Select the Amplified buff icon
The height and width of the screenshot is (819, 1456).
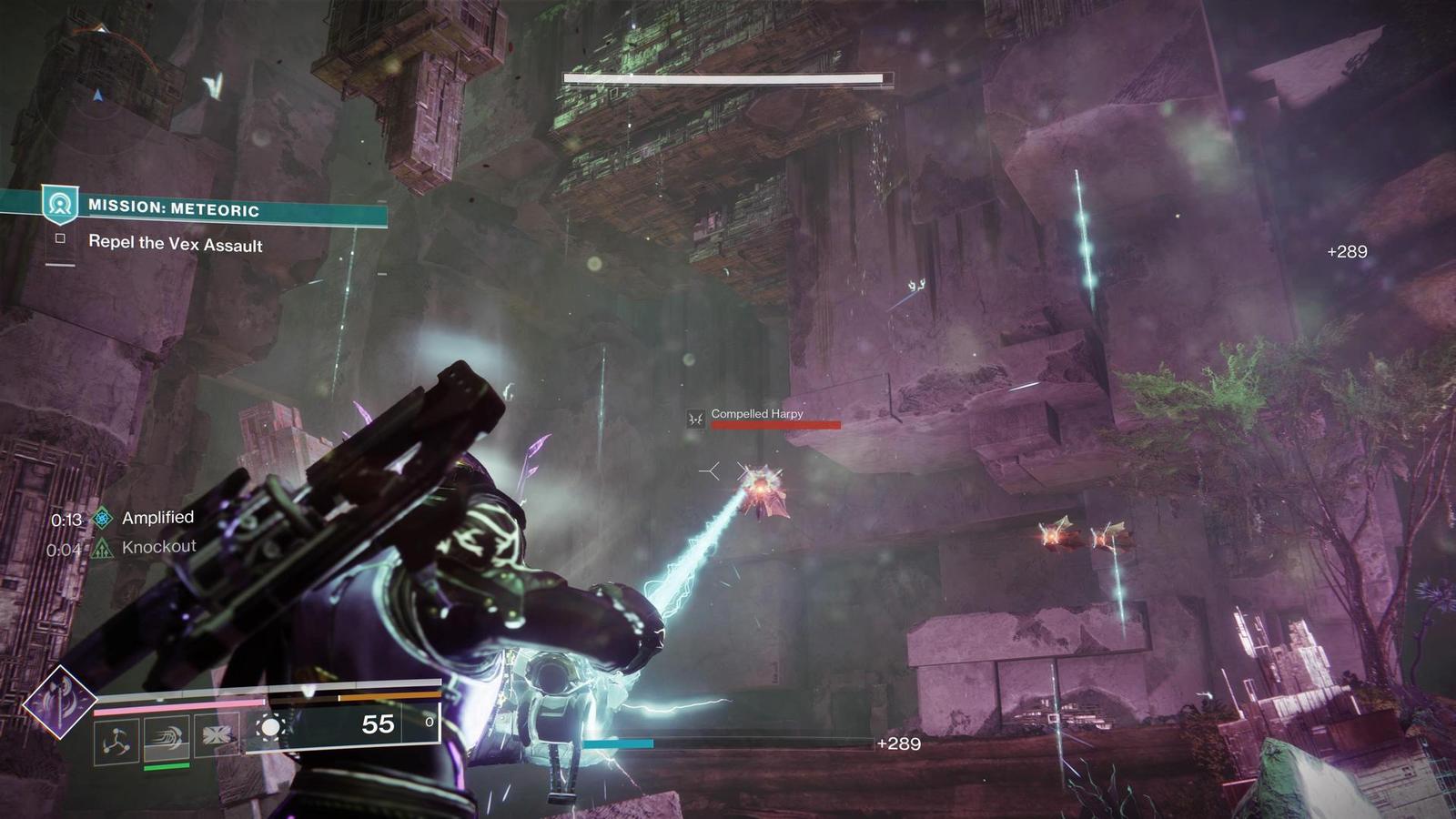pyautogui.click(x=104, y=519)
